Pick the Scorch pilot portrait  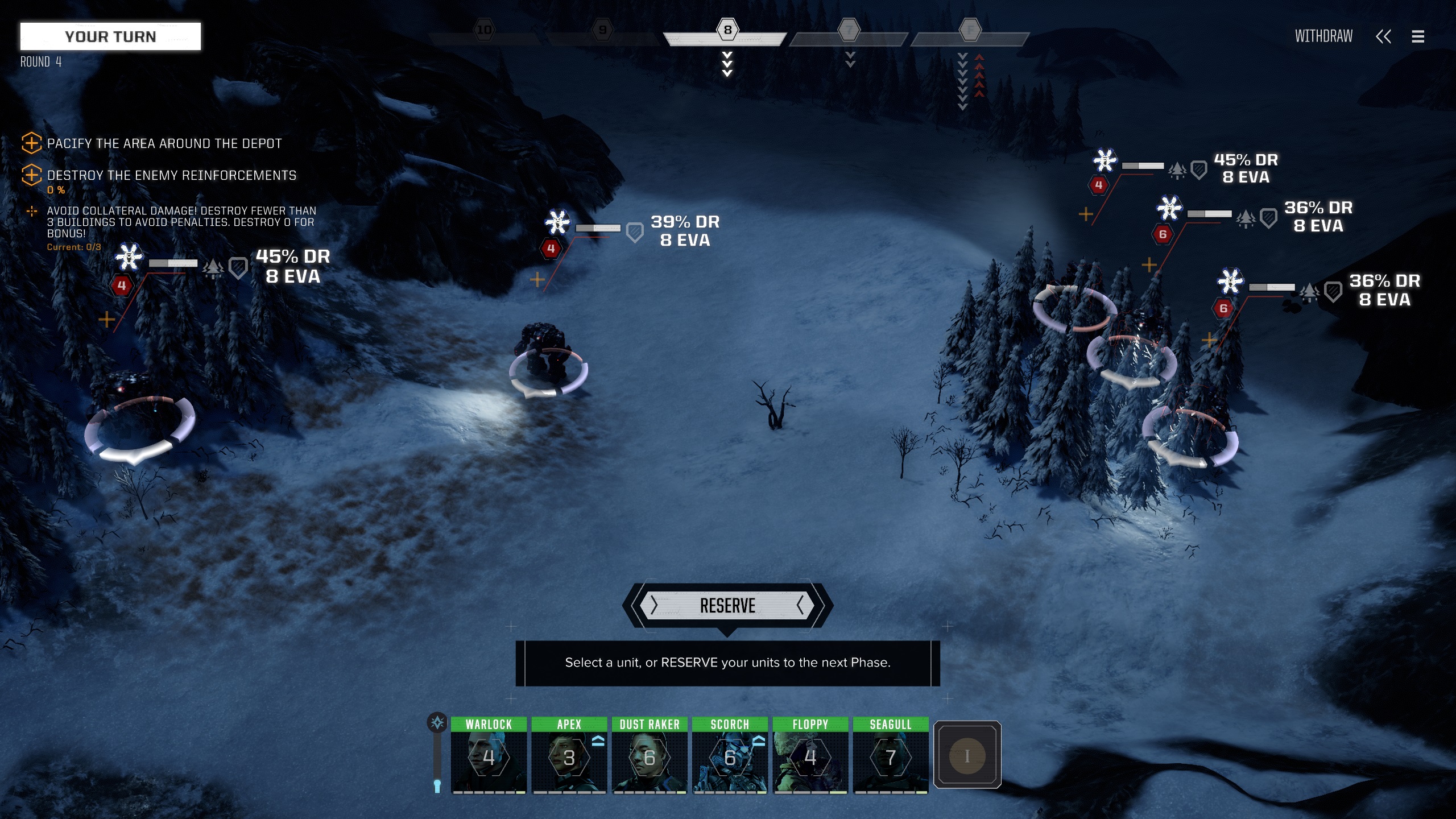(730, 756)
